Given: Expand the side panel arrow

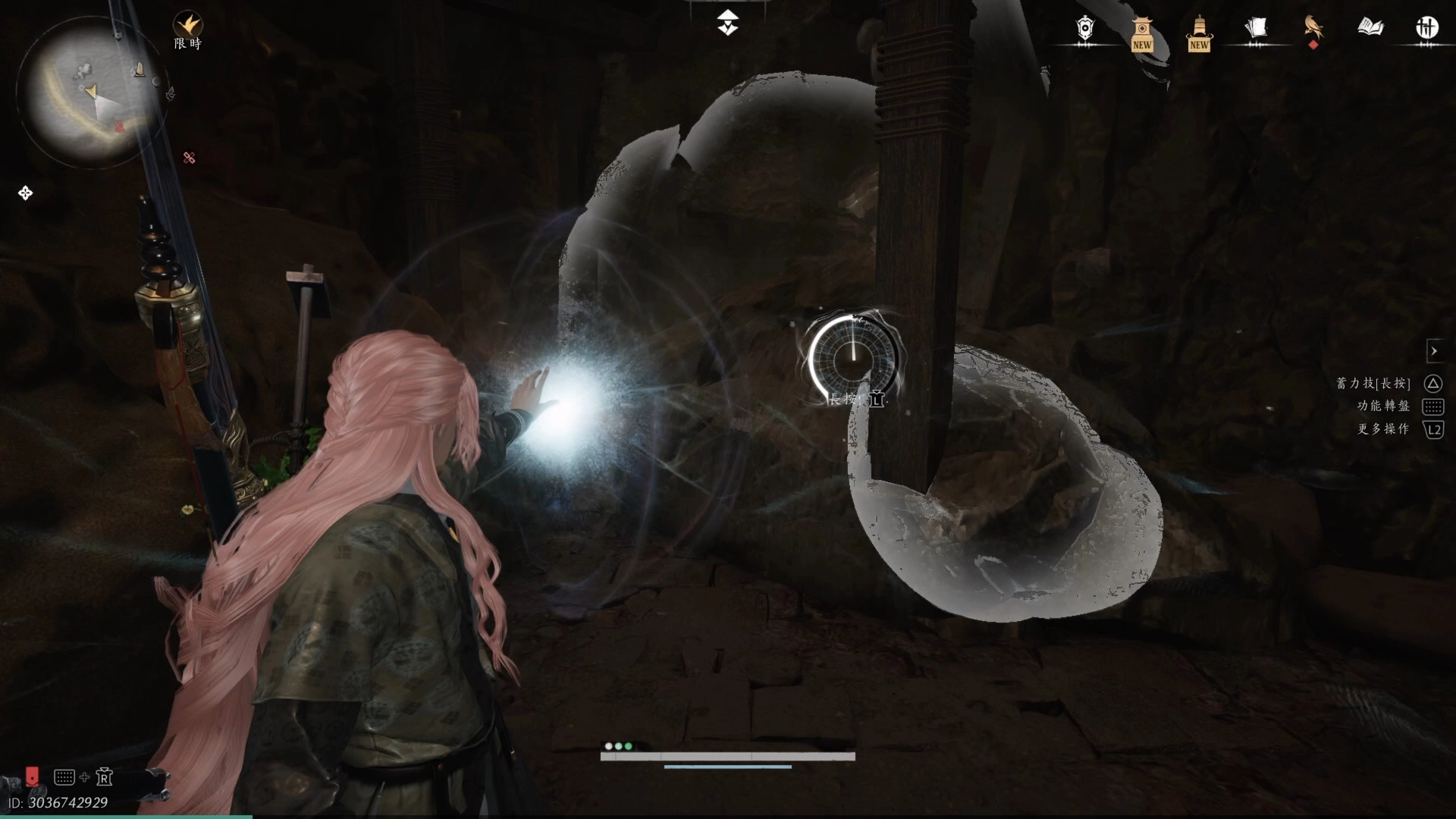Looking at the screenshot, I should click(1434, 351).
